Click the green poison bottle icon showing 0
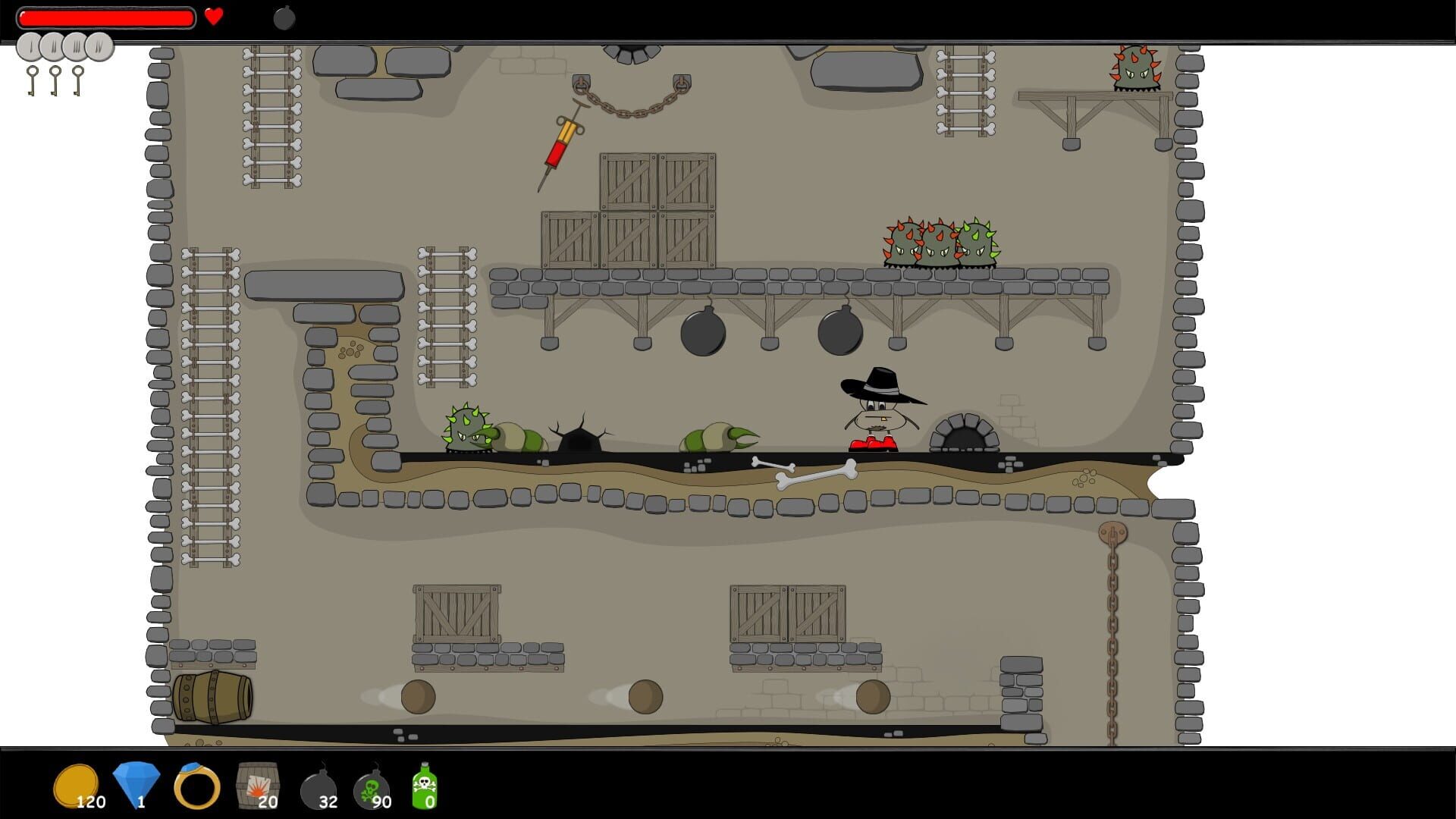1456x819 pixels. point(425,786)
